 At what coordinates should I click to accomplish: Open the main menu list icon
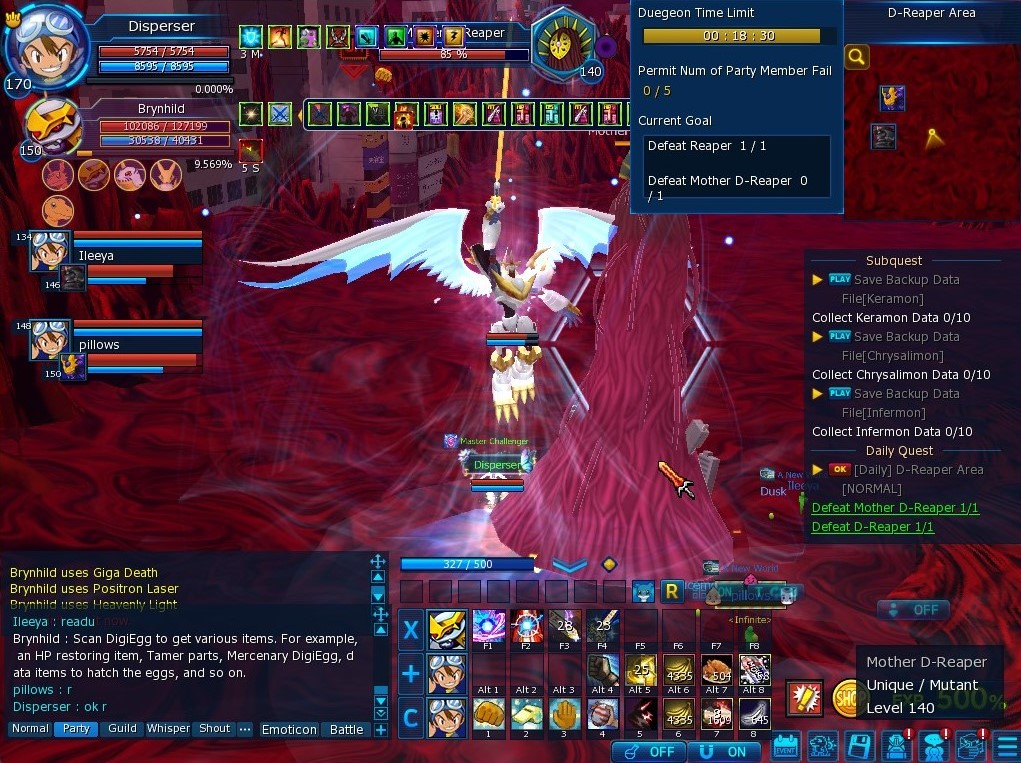1006,747
